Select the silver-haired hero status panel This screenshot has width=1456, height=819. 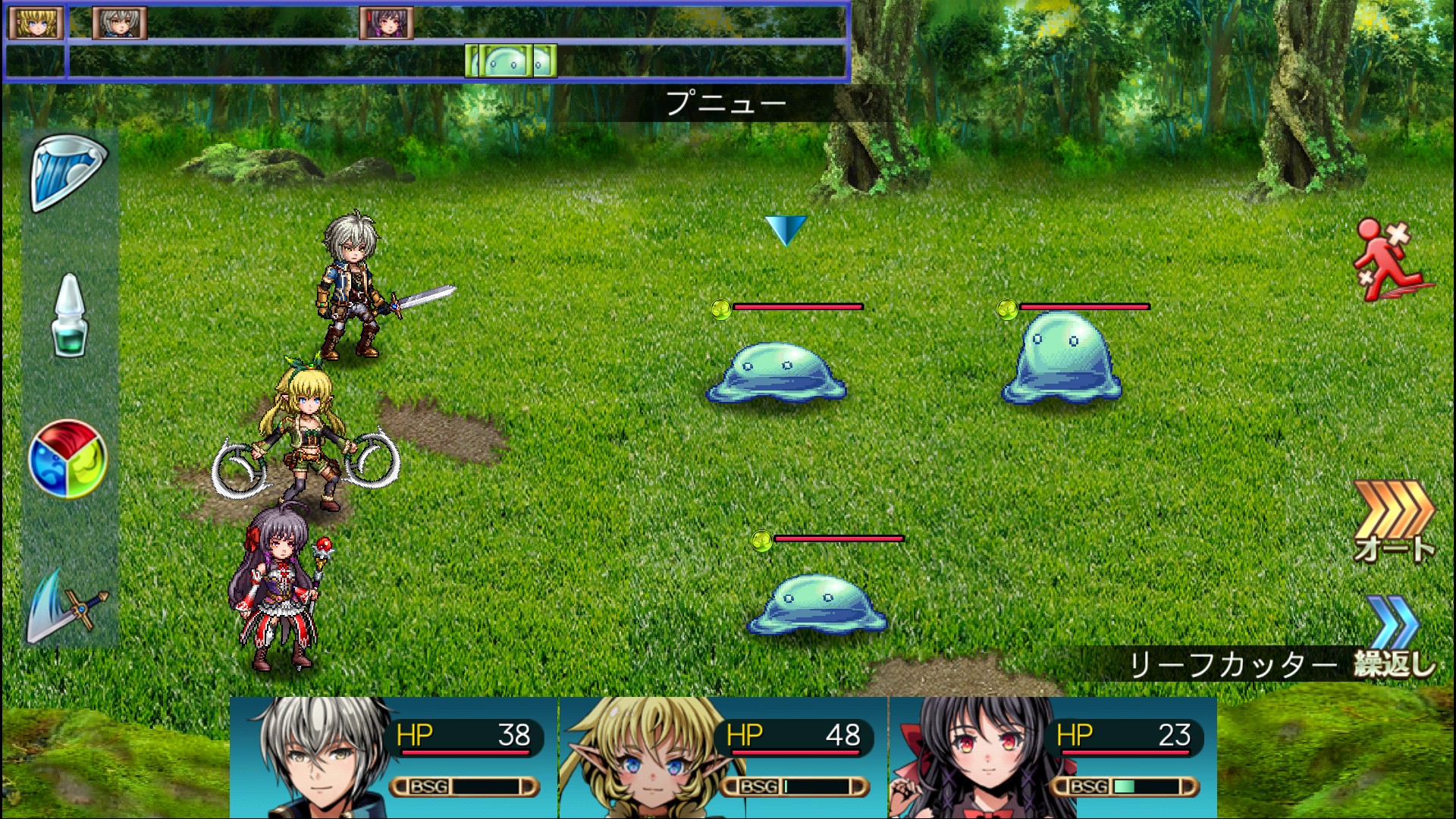coord(394,757)
